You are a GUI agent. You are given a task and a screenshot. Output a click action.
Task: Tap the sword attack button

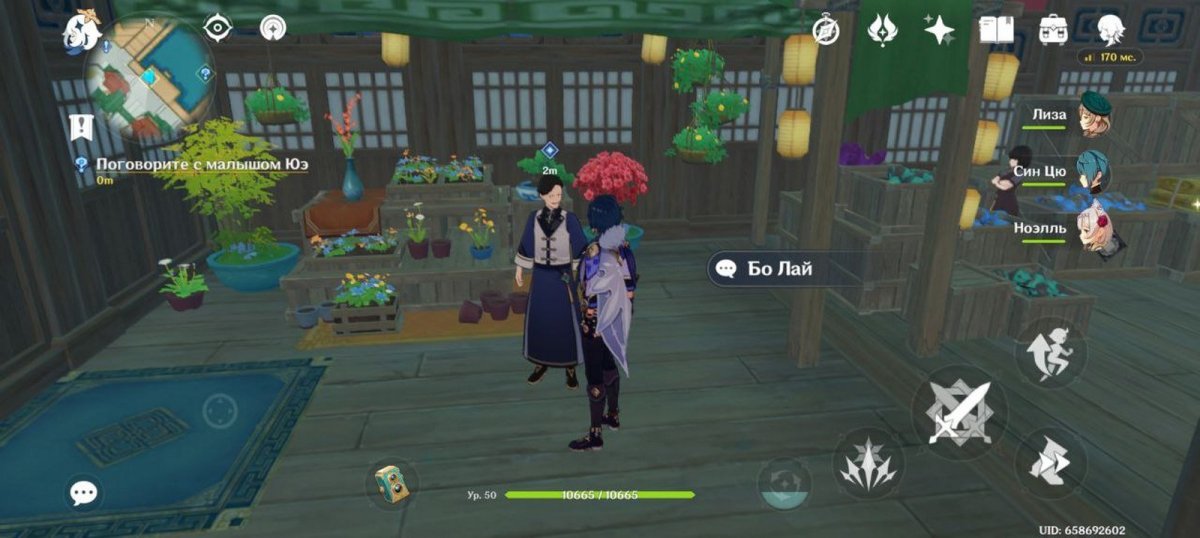tap(958, 412)
